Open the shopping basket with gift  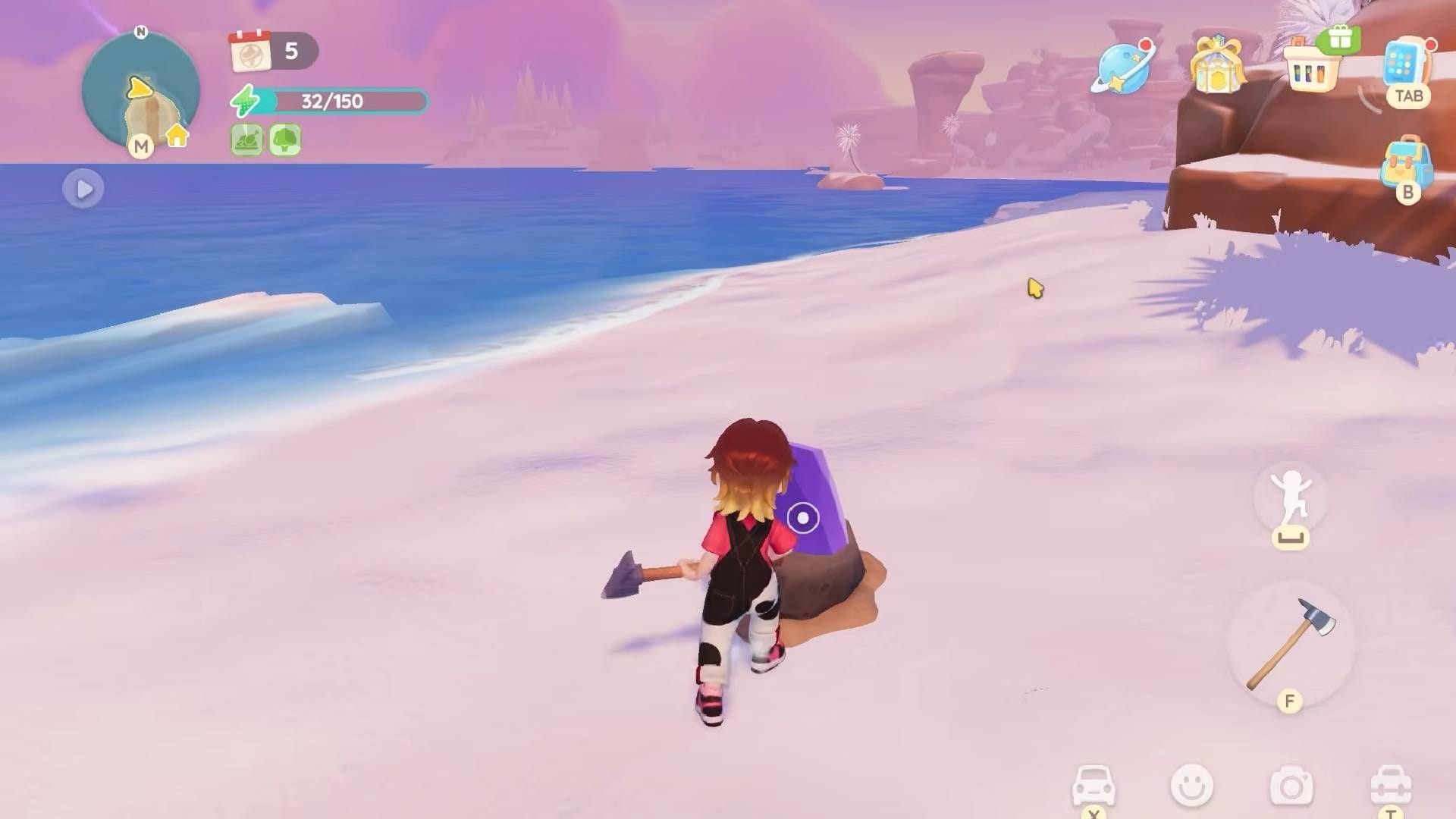click(1312, 67)
